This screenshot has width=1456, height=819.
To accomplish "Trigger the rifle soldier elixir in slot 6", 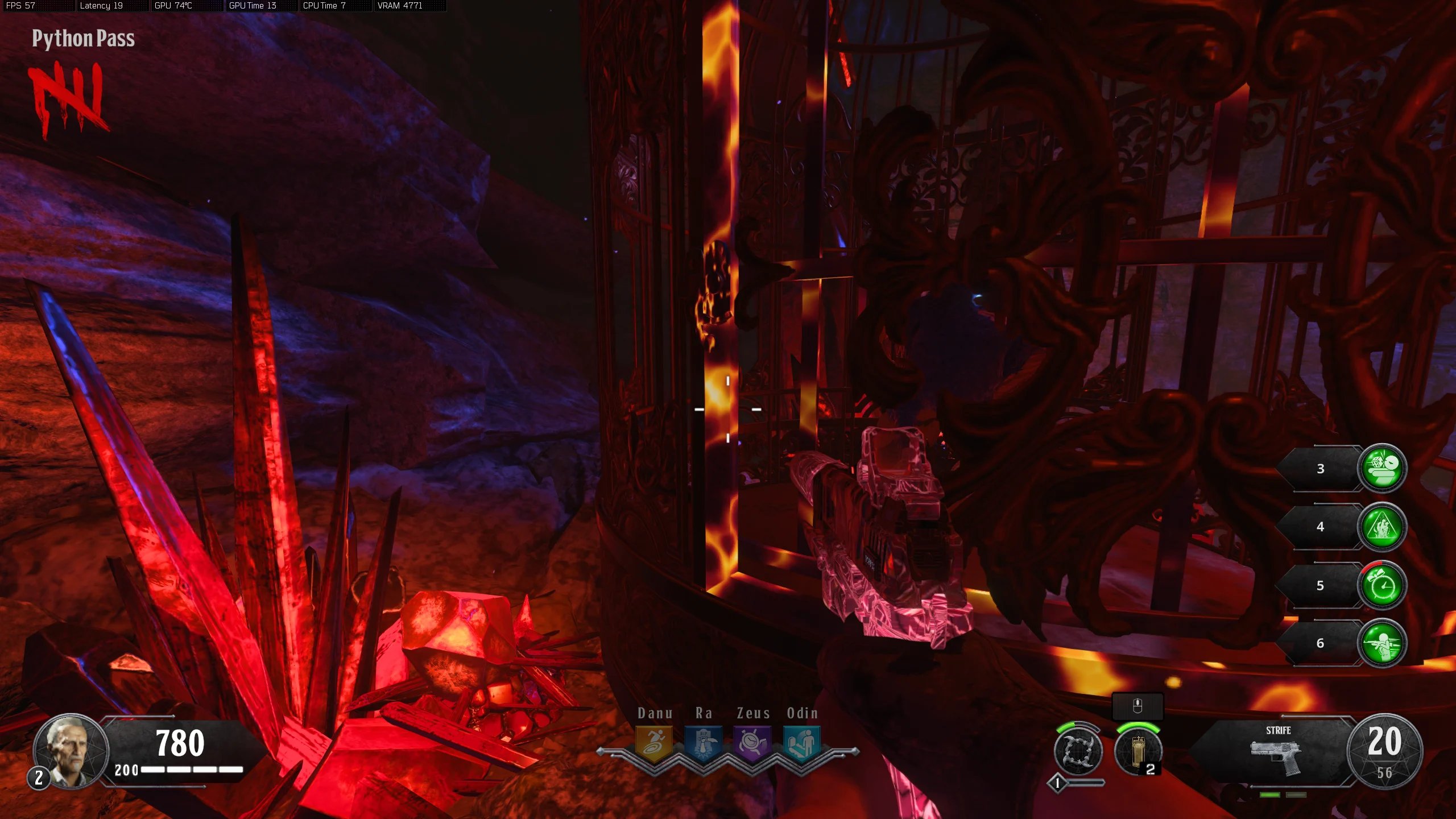I will click(x=1382, y=643).
